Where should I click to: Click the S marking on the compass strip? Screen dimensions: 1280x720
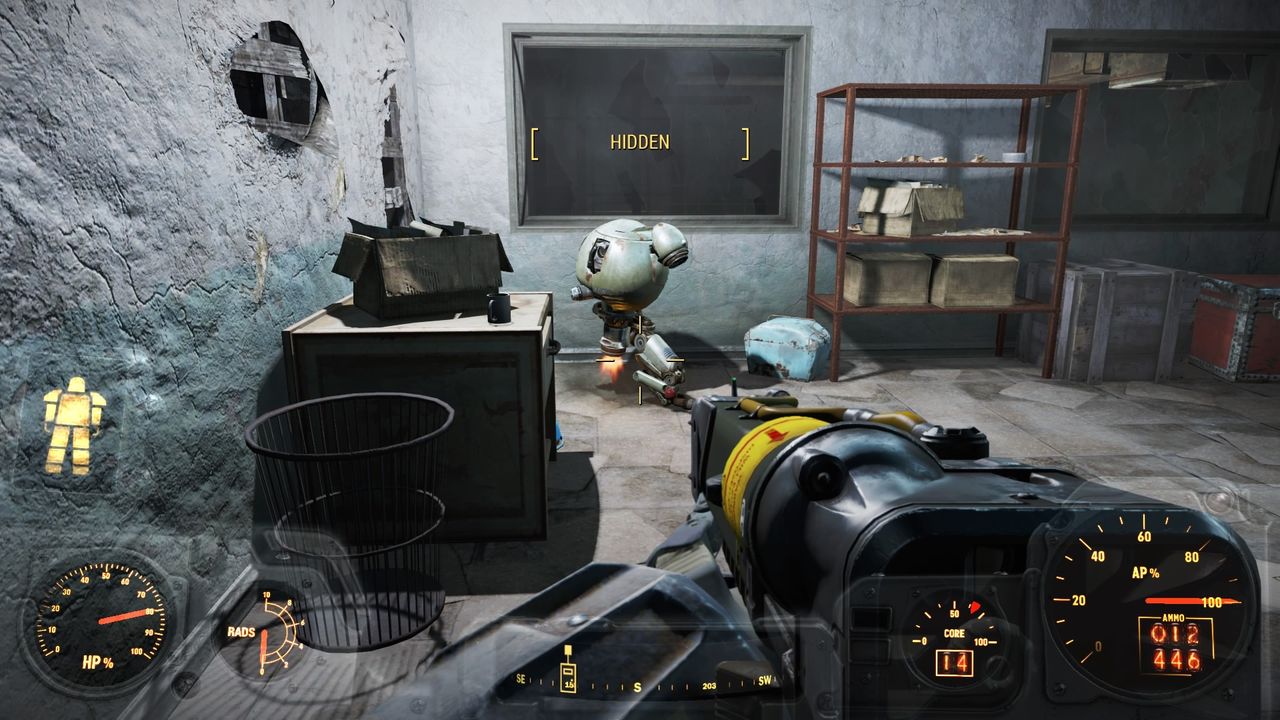point(638,685)
